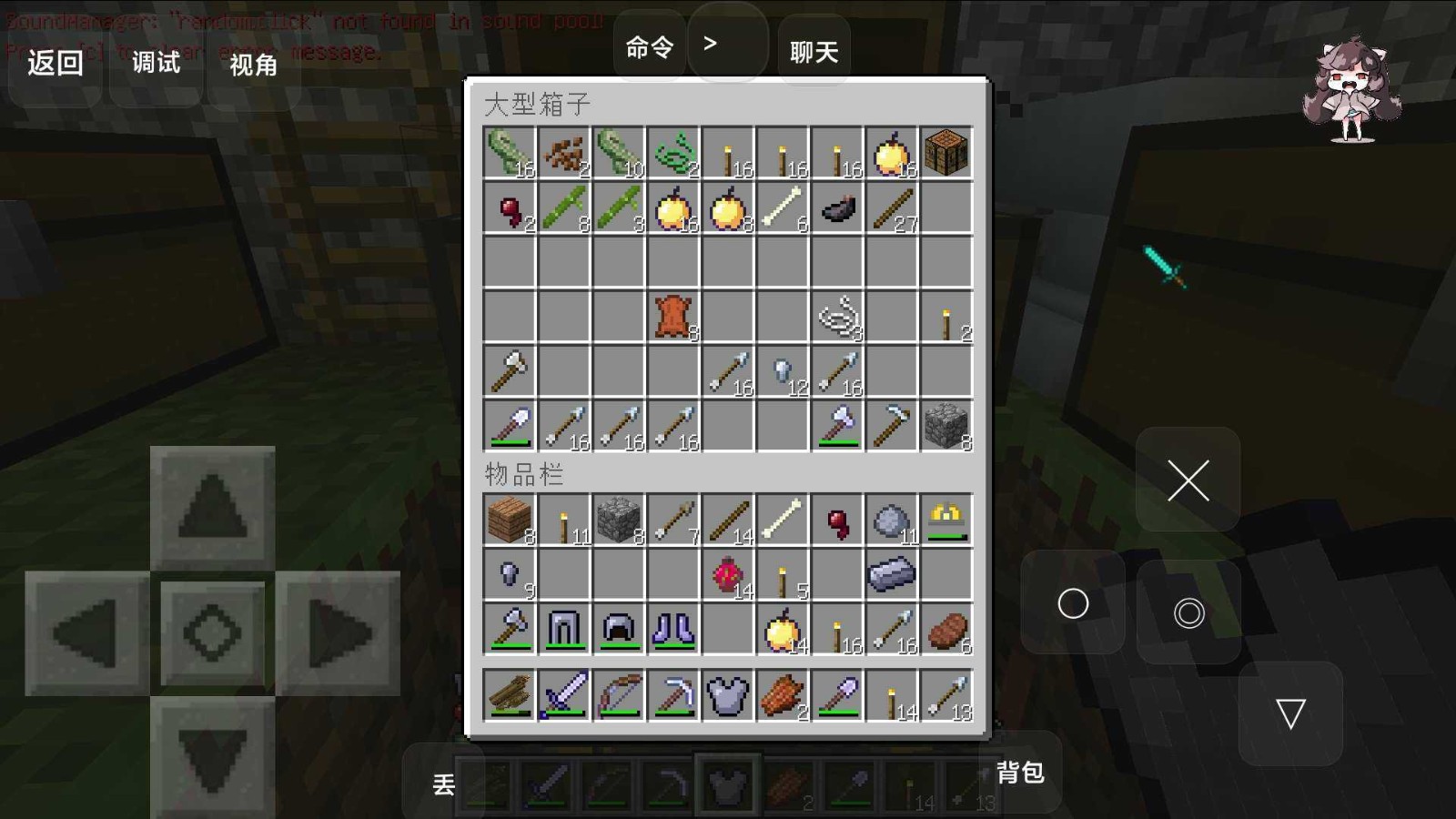Select the iron chestplate hotbar slot

click(727, 695)
